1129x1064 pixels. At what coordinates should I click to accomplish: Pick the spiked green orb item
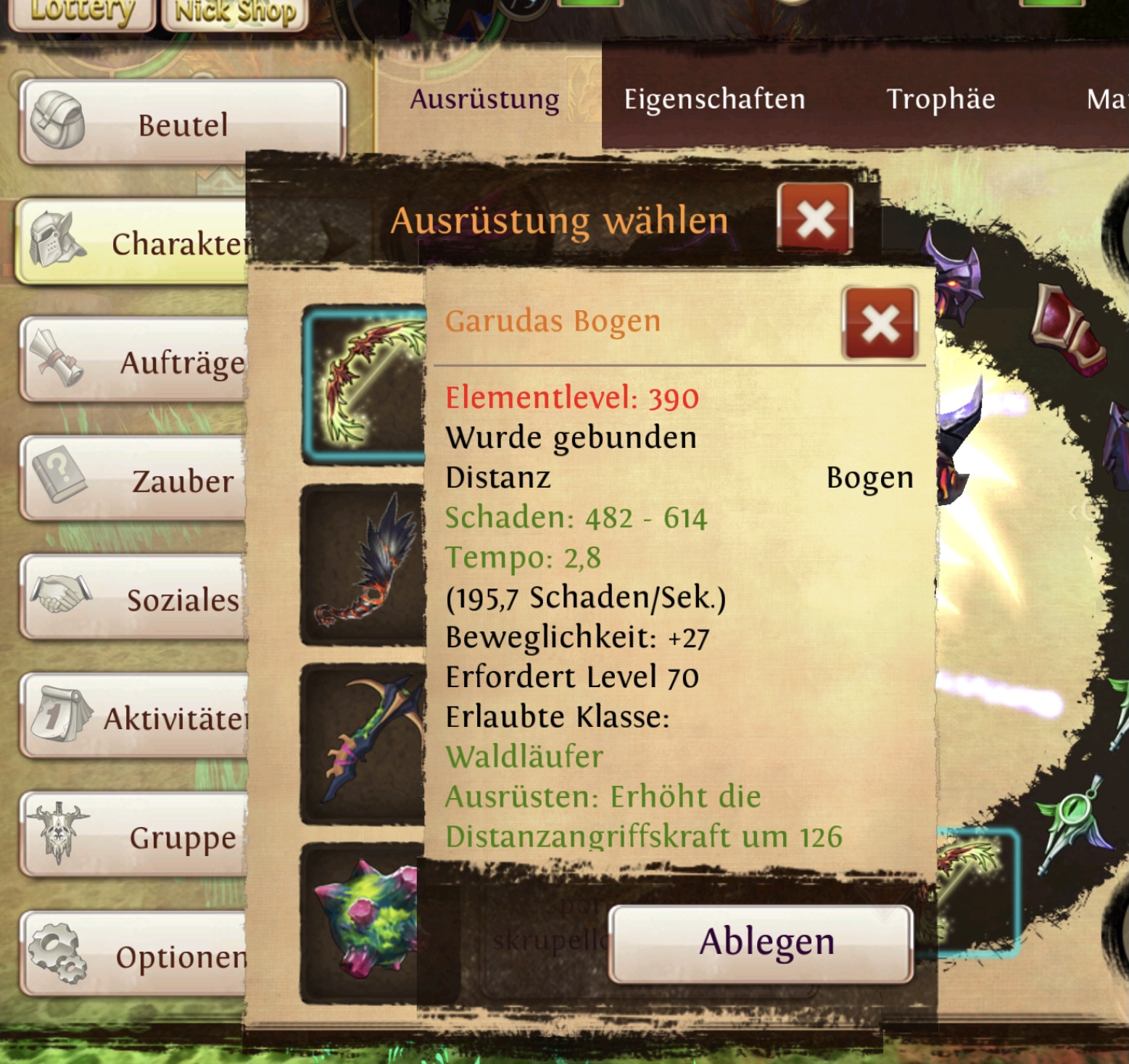[364, 922]
